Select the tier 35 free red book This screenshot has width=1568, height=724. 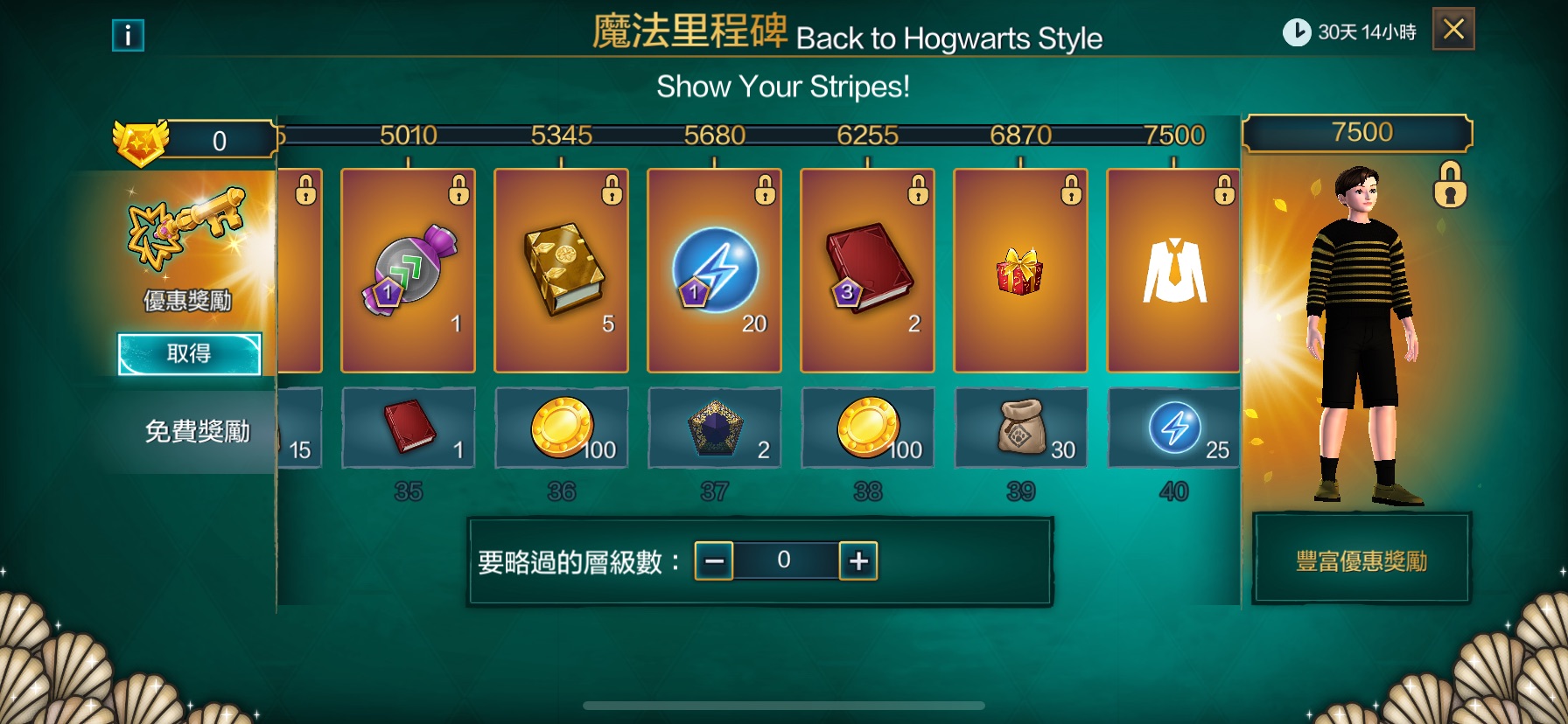coord(408,428)
